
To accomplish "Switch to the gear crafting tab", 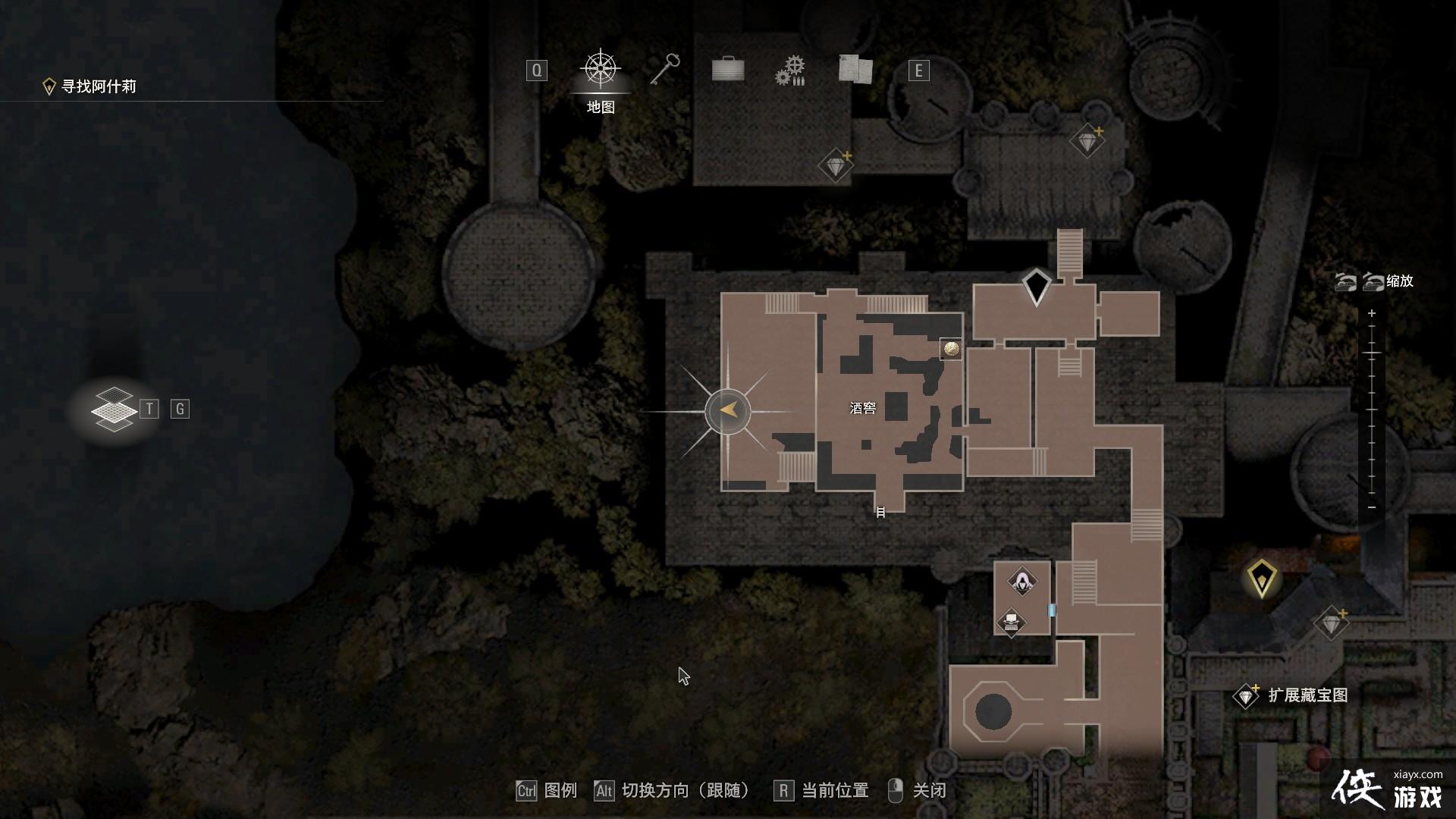I will [x=790, y=71].
